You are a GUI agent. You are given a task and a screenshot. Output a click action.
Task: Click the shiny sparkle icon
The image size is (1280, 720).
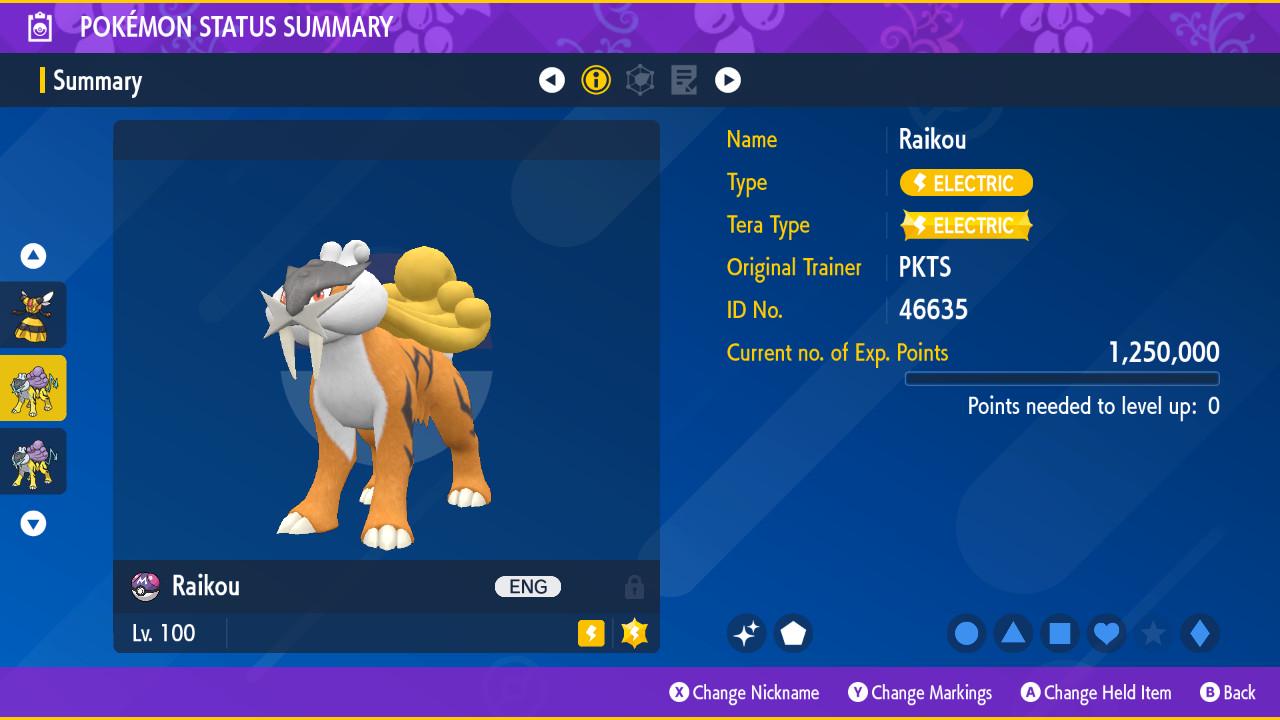point(746,633)
